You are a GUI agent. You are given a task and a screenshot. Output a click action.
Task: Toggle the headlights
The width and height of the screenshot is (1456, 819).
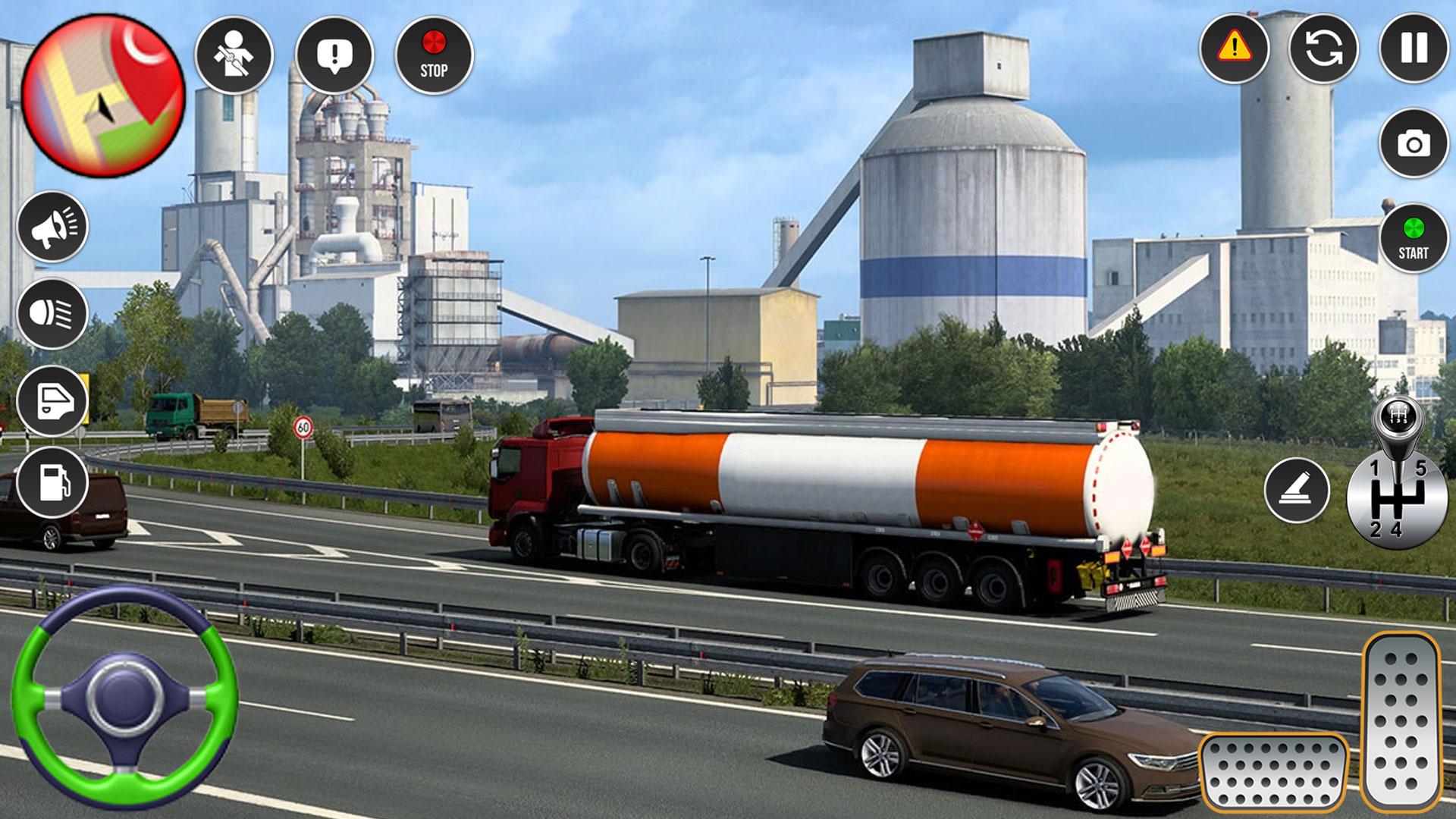52,313
